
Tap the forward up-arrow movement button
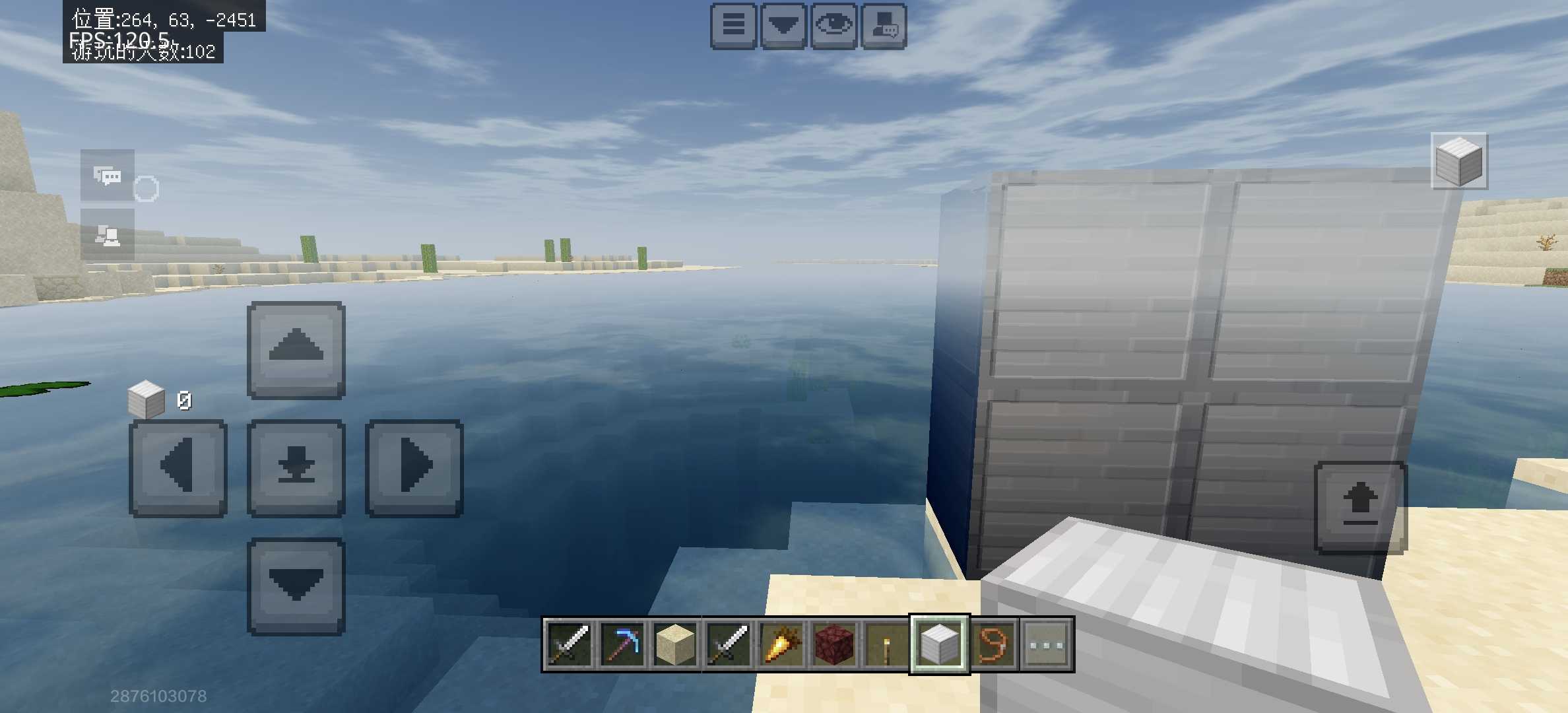coord(296,350)
